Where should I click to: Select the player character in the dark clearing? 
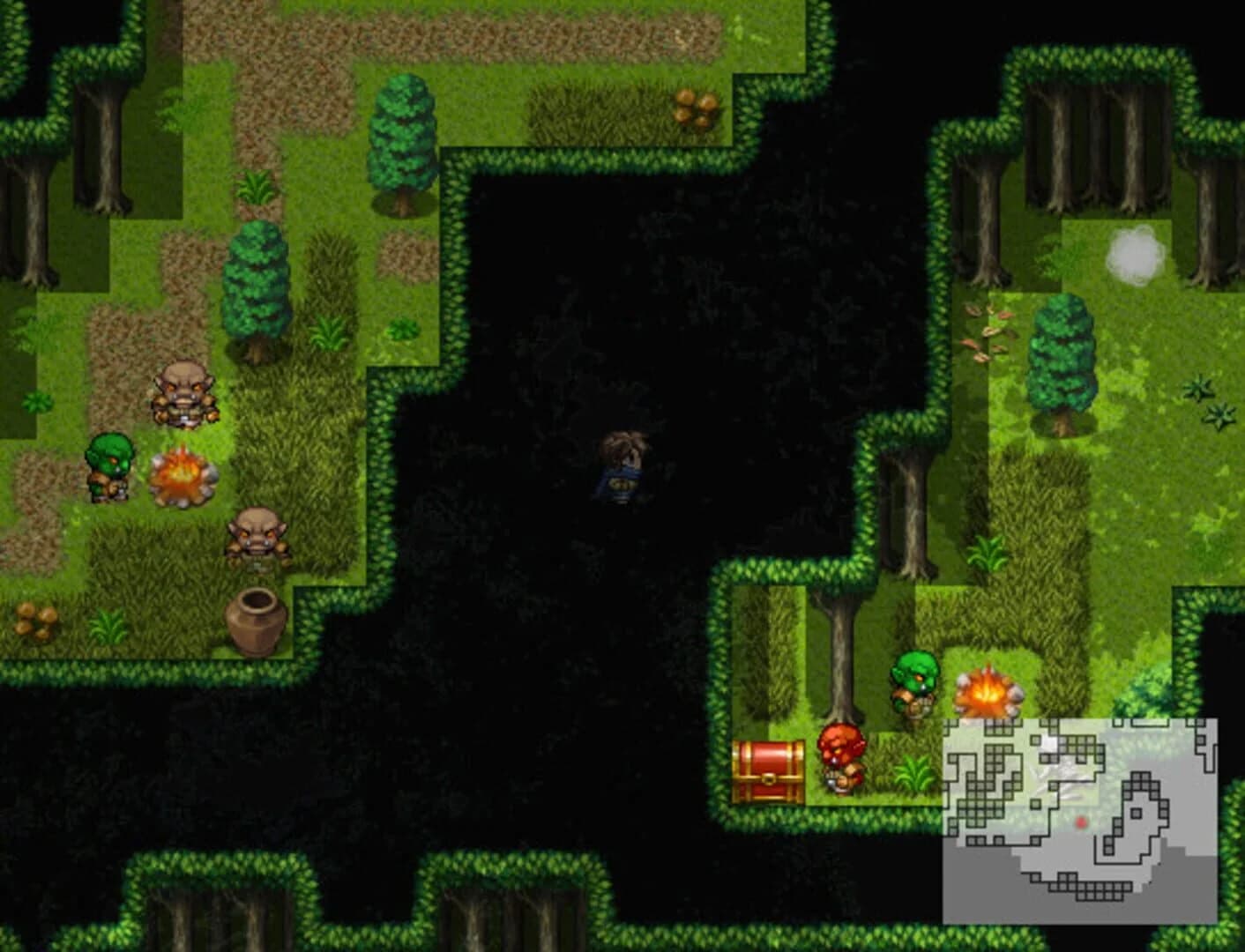(622, 467)
